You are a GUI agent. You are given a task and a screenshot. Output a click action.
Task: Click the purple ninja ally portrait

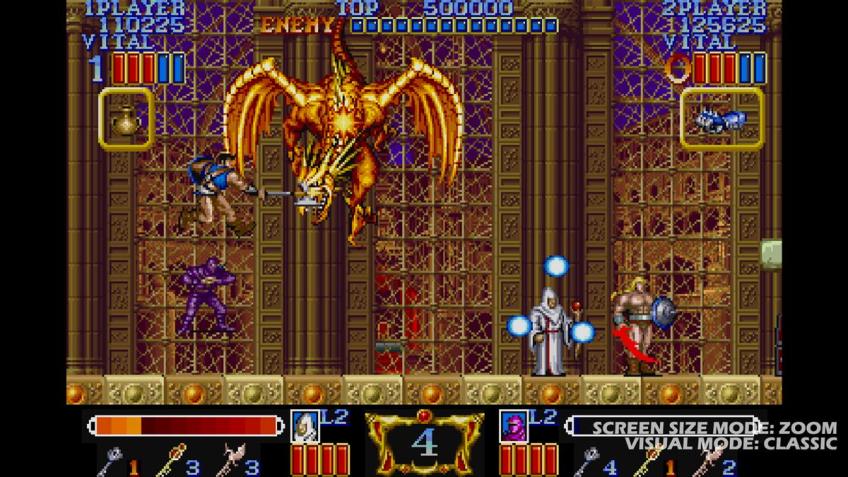point(513,425)
